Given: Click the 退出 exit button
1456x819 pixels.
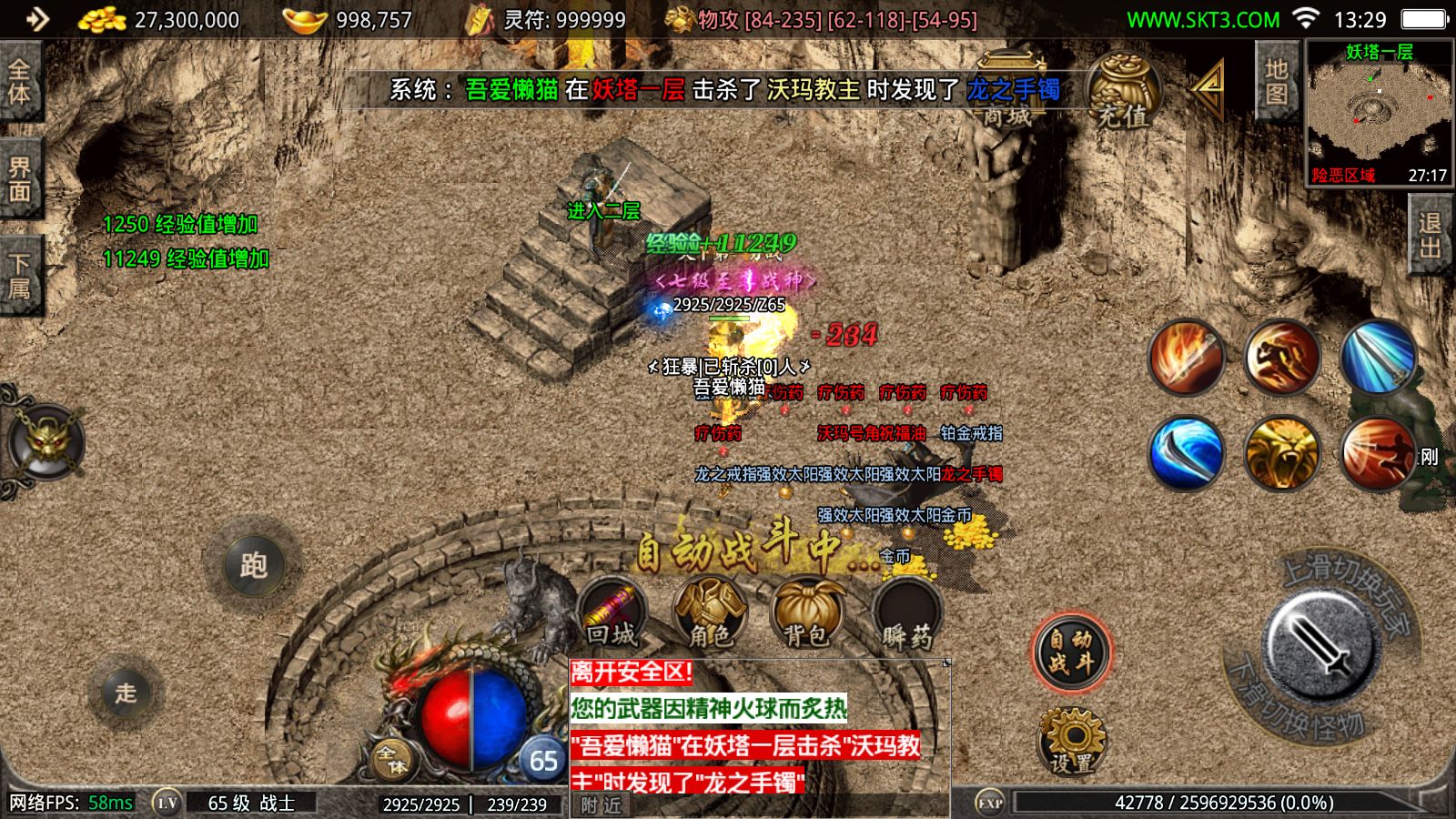Looking at the screenshot, I should coord(1430,236).
